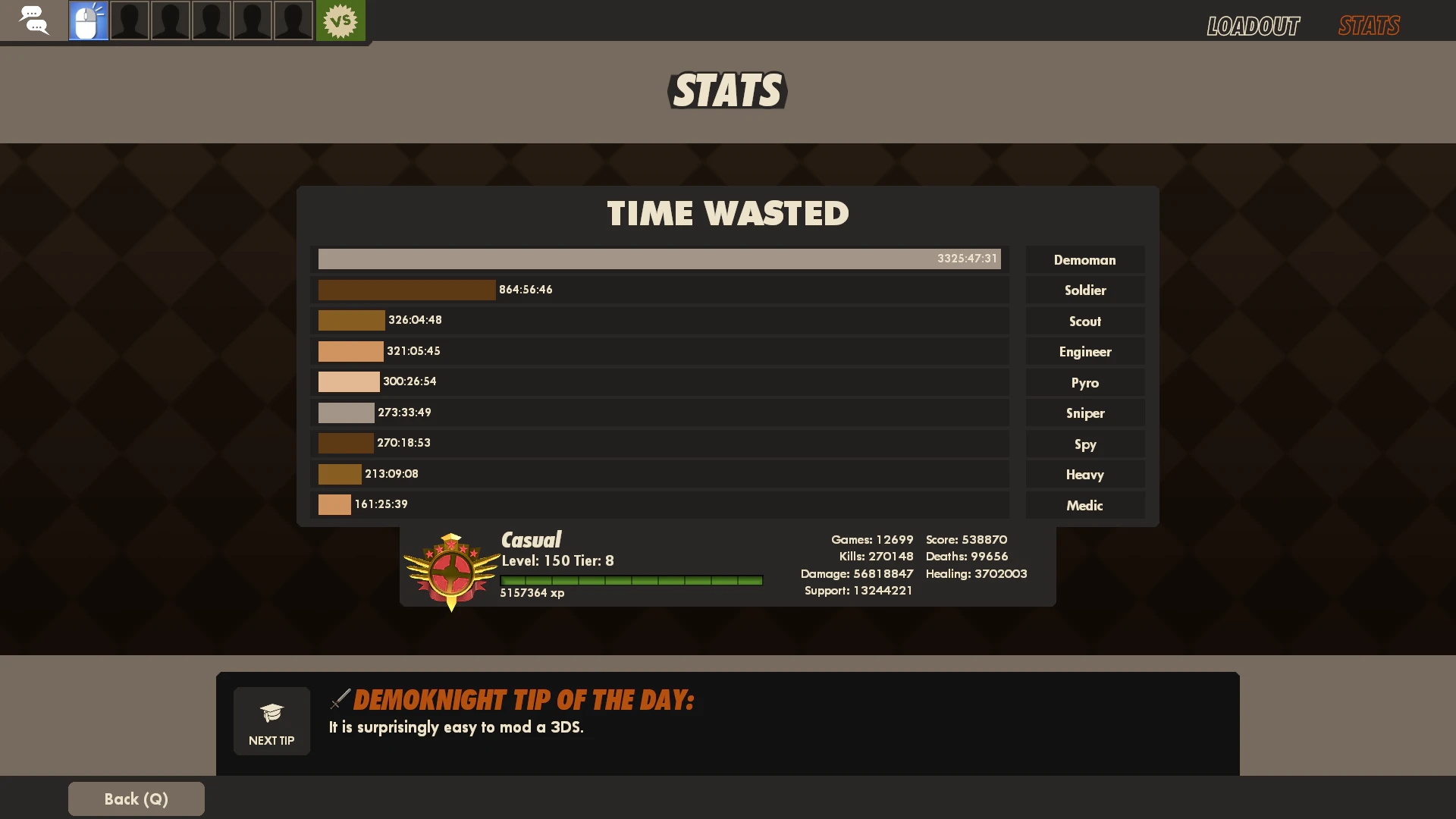
Task: Click the green VS badge
Action: coord(340,20)
